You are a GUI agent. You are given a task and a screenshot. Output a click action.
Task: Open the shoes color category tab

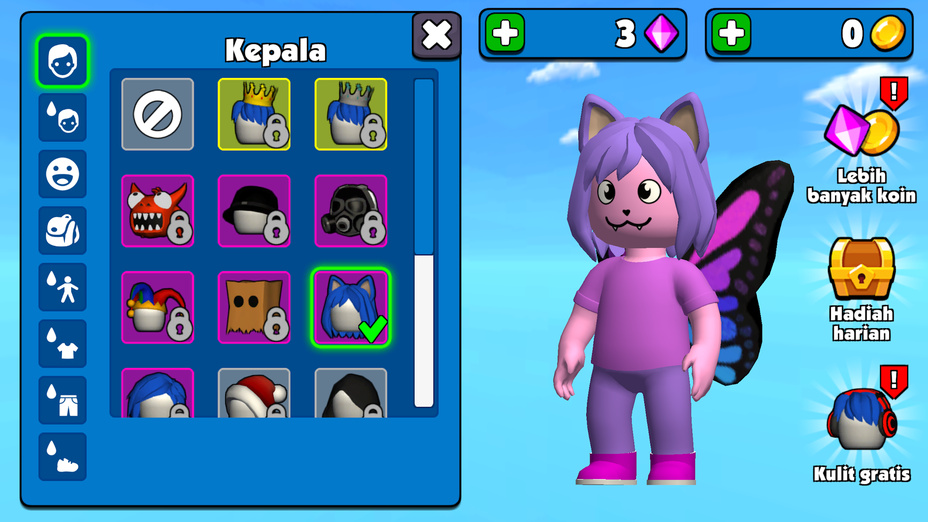(x=63, y=456)
